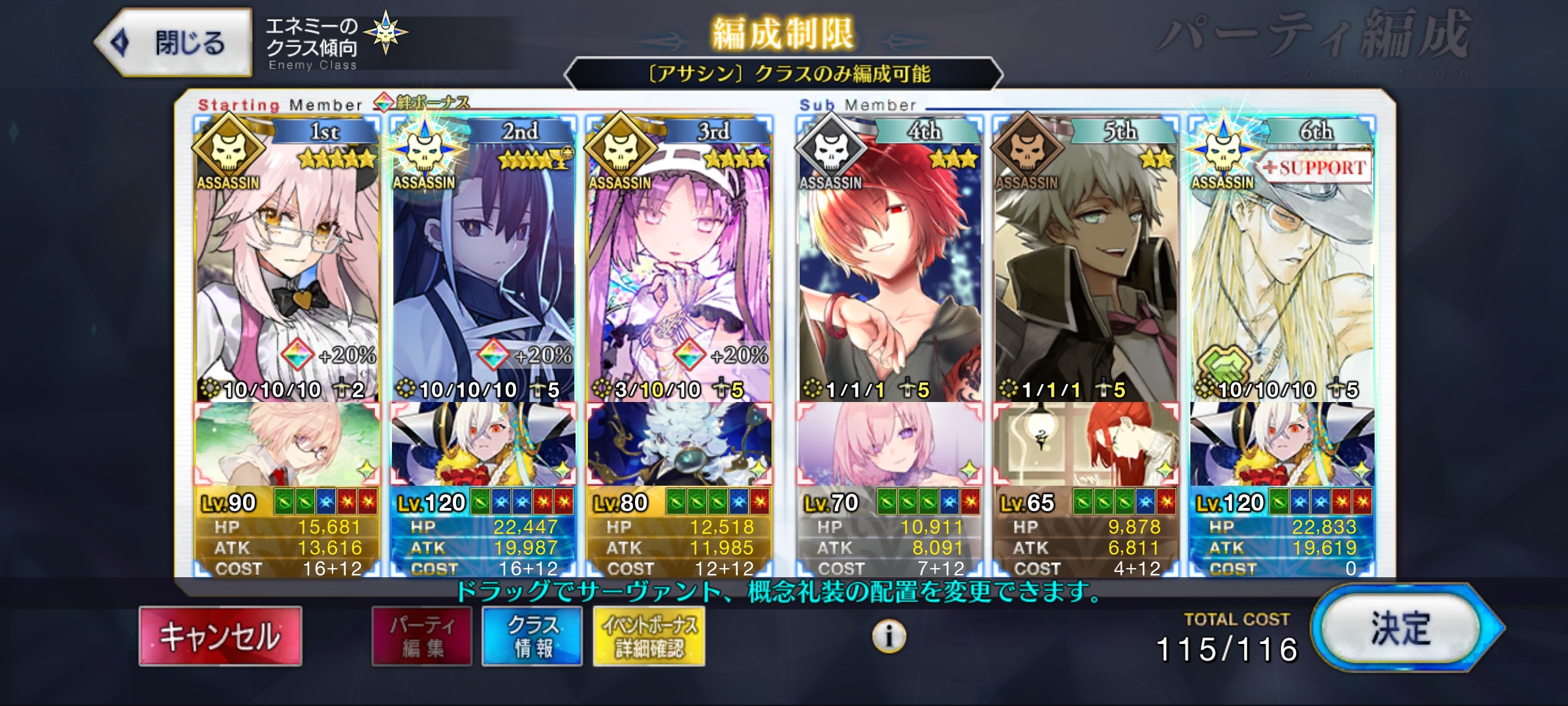Image resolution: width=1568 pixels, height=706 pixels.
Task: Open the 1st member's craft essence thumbnail
Action: click(x=287, y=445)
